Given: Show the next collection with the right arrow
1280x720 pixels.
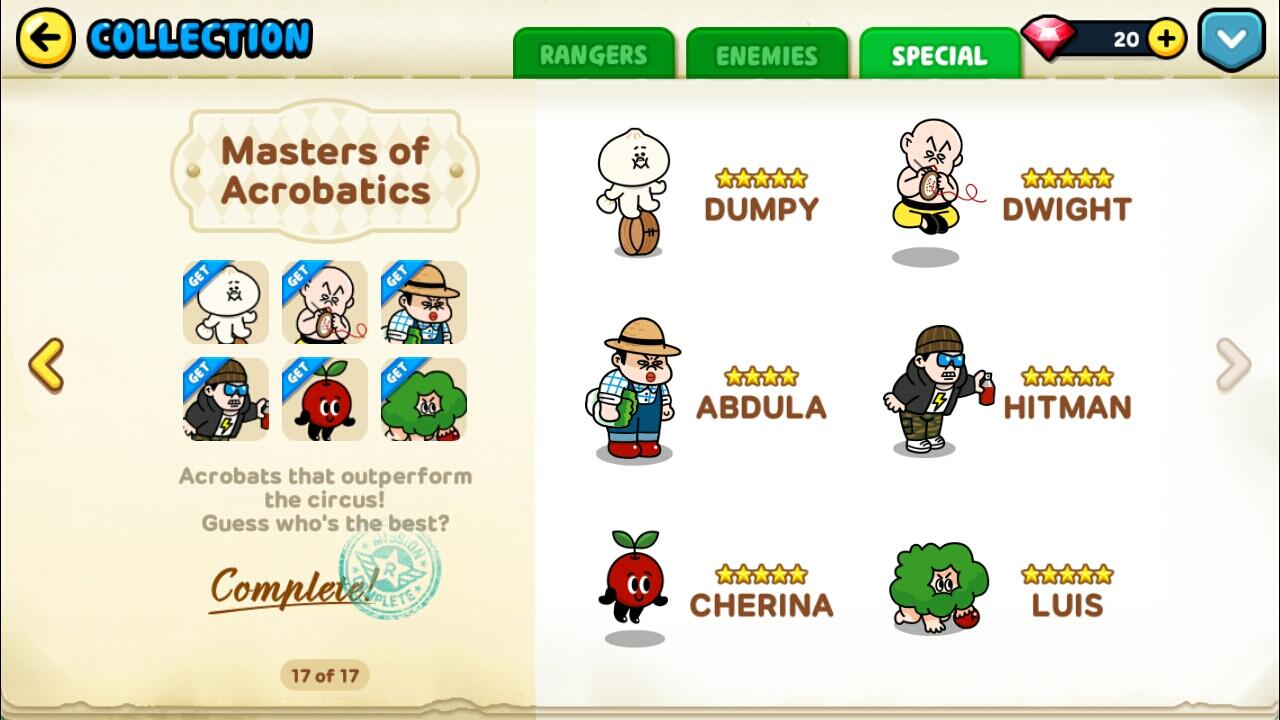Looking at the screenshot, I should tap(1233, 364).
